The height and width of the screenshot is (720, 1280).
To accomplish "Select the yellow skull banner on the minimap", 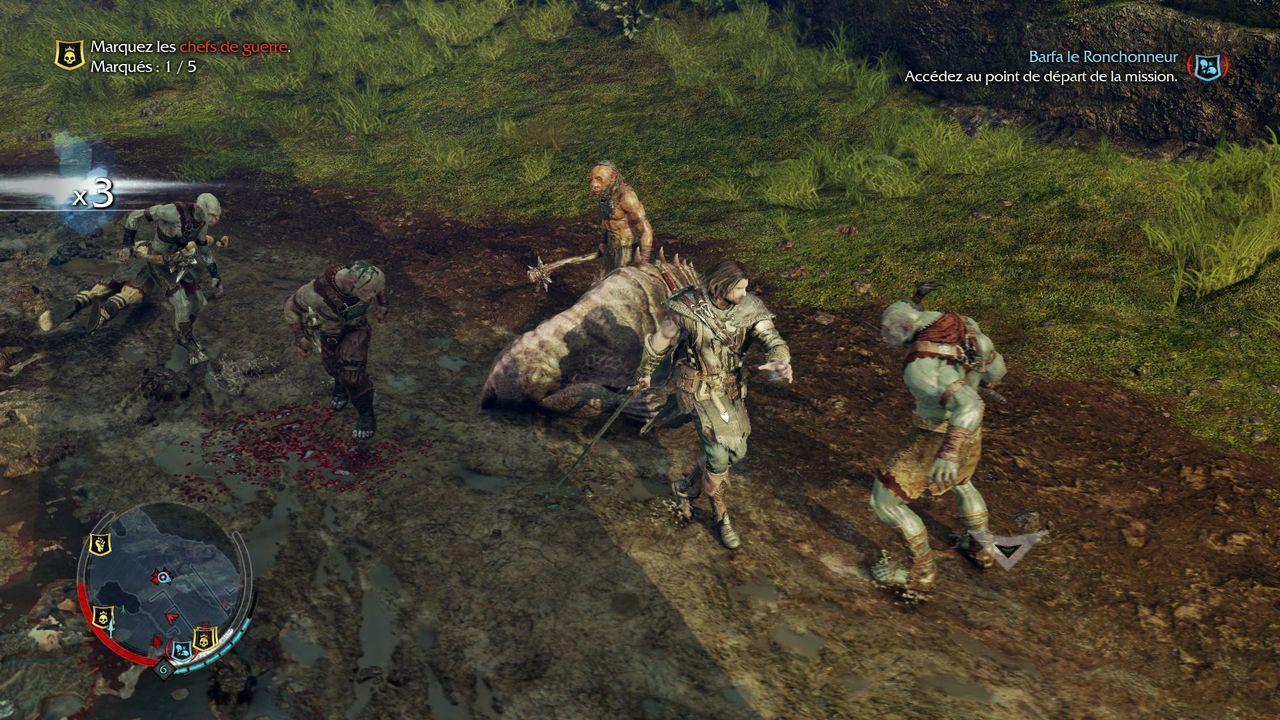I will click(x=204, y=639).
